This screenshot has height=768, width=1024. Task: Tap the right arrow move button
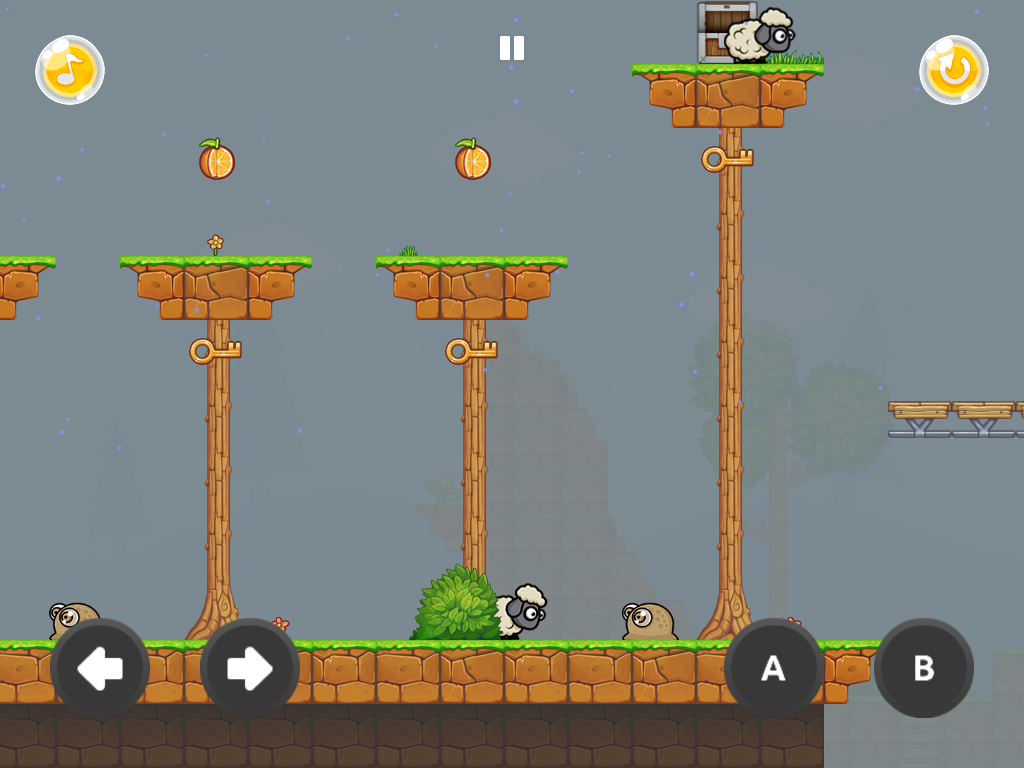coord(250,668)
